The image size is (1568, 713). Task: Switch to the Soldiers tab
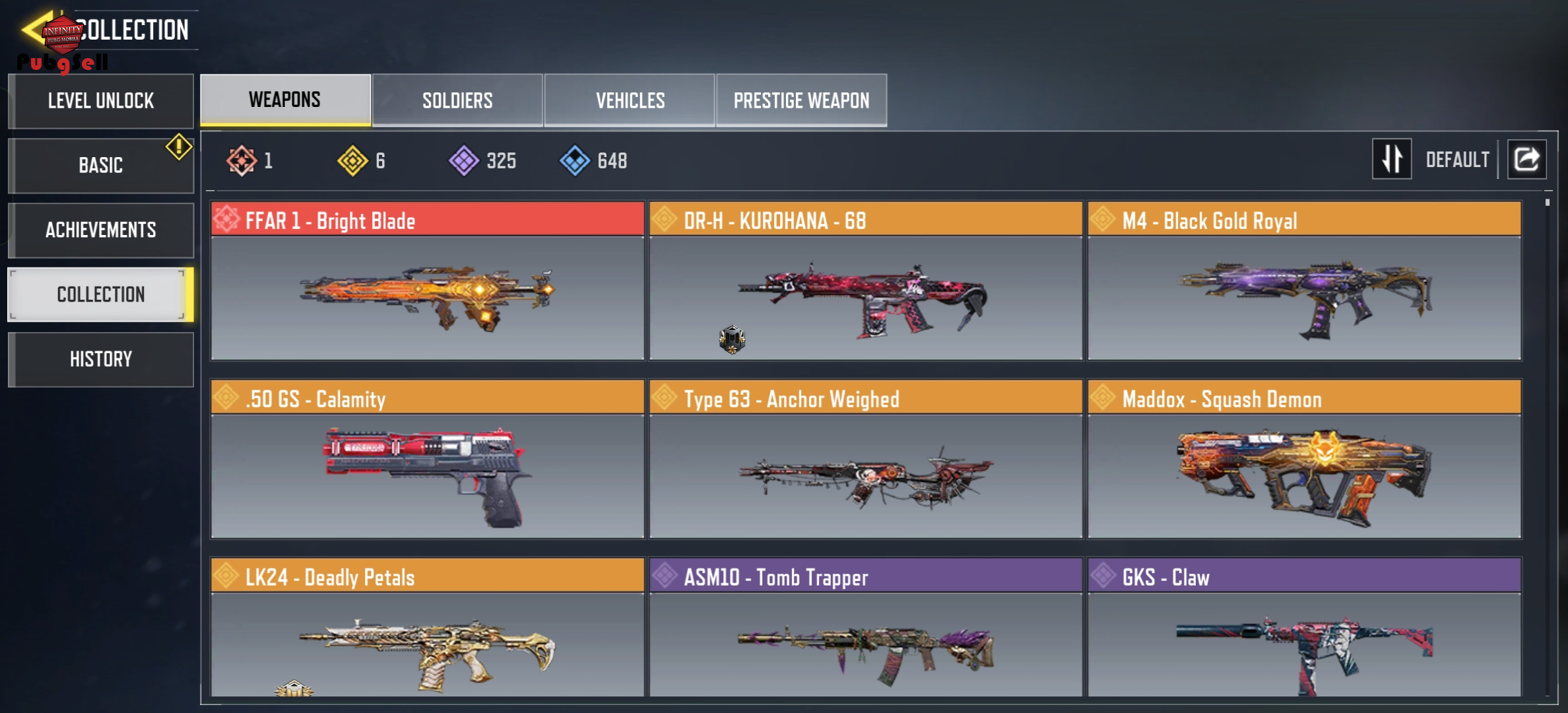click(x=457, y=100)
